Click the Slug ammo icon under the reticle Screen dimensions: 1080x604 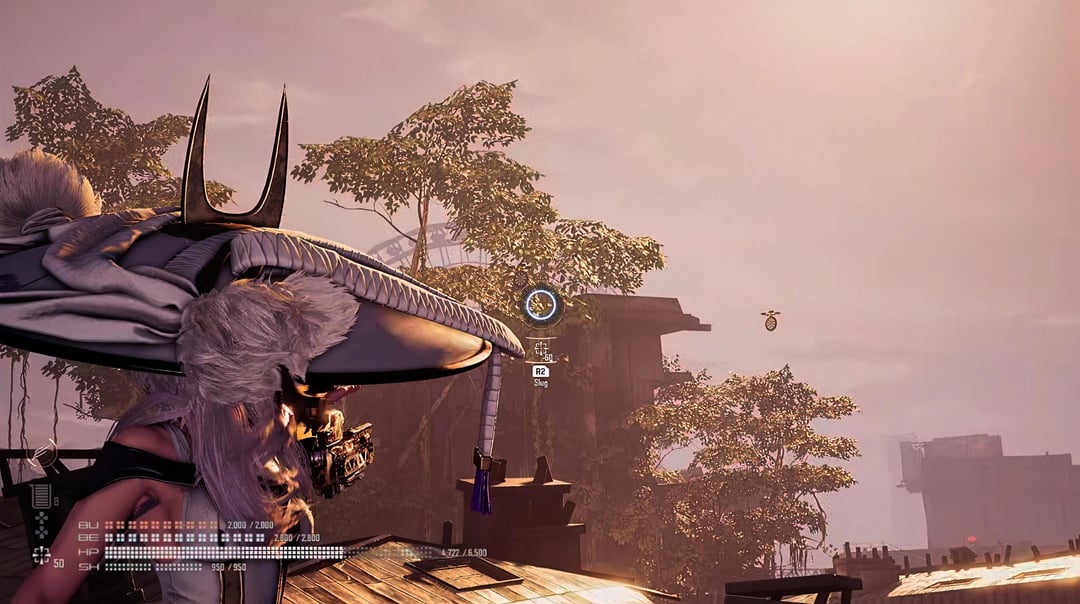(x=541, y=349)
